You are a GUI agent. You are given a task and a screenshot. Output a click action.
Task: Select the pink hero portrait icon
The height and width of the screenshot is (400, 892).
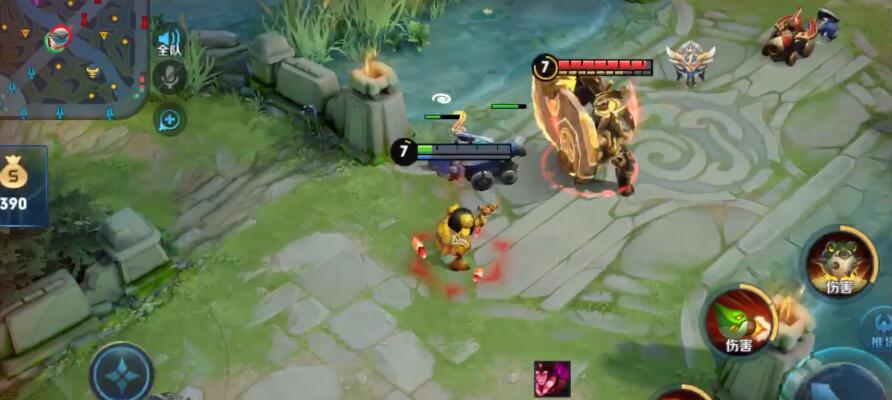pyautogui.click(x=551, y=379)
